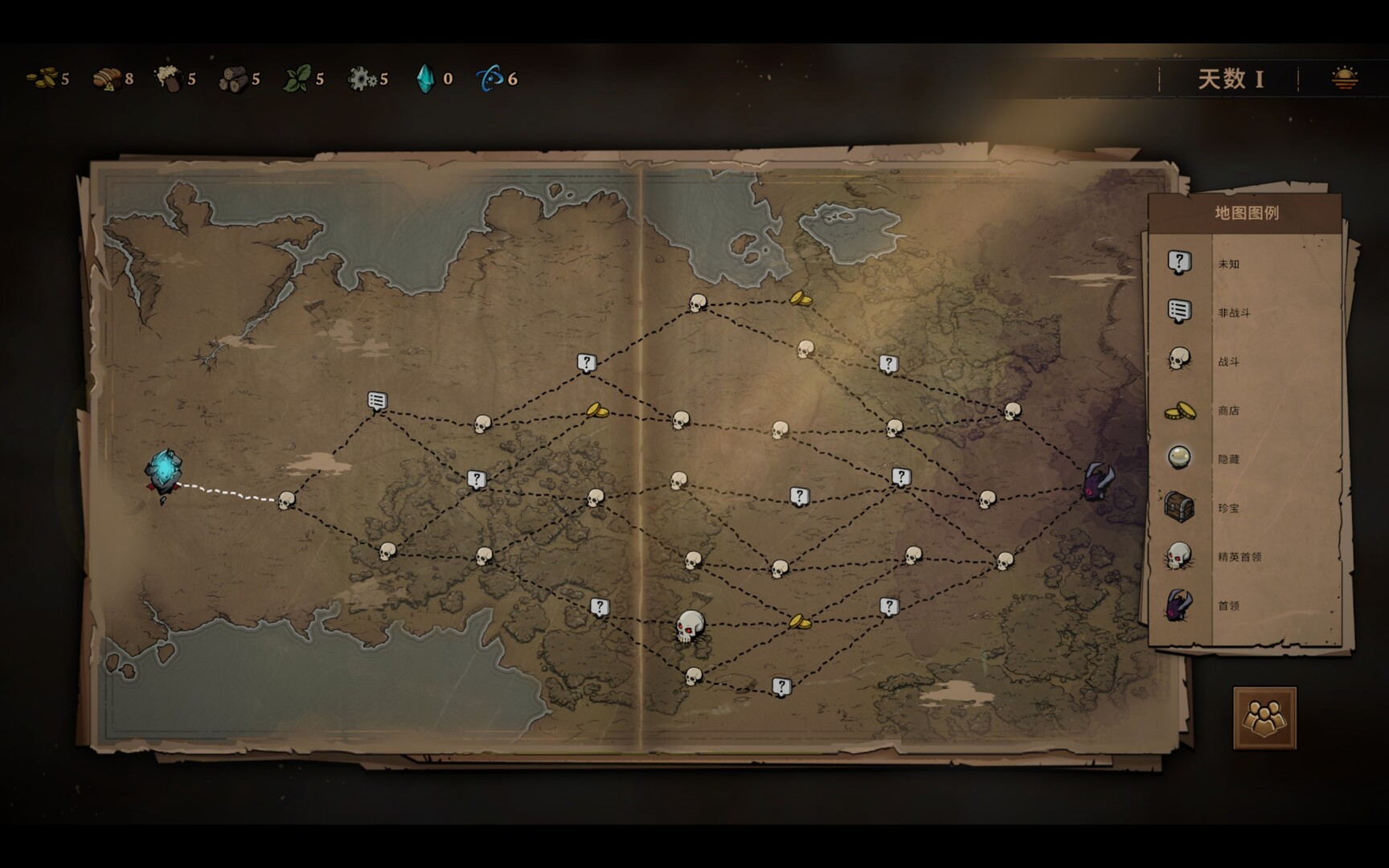Select the 未知 entry in the legend

(x=1228, y=264)
